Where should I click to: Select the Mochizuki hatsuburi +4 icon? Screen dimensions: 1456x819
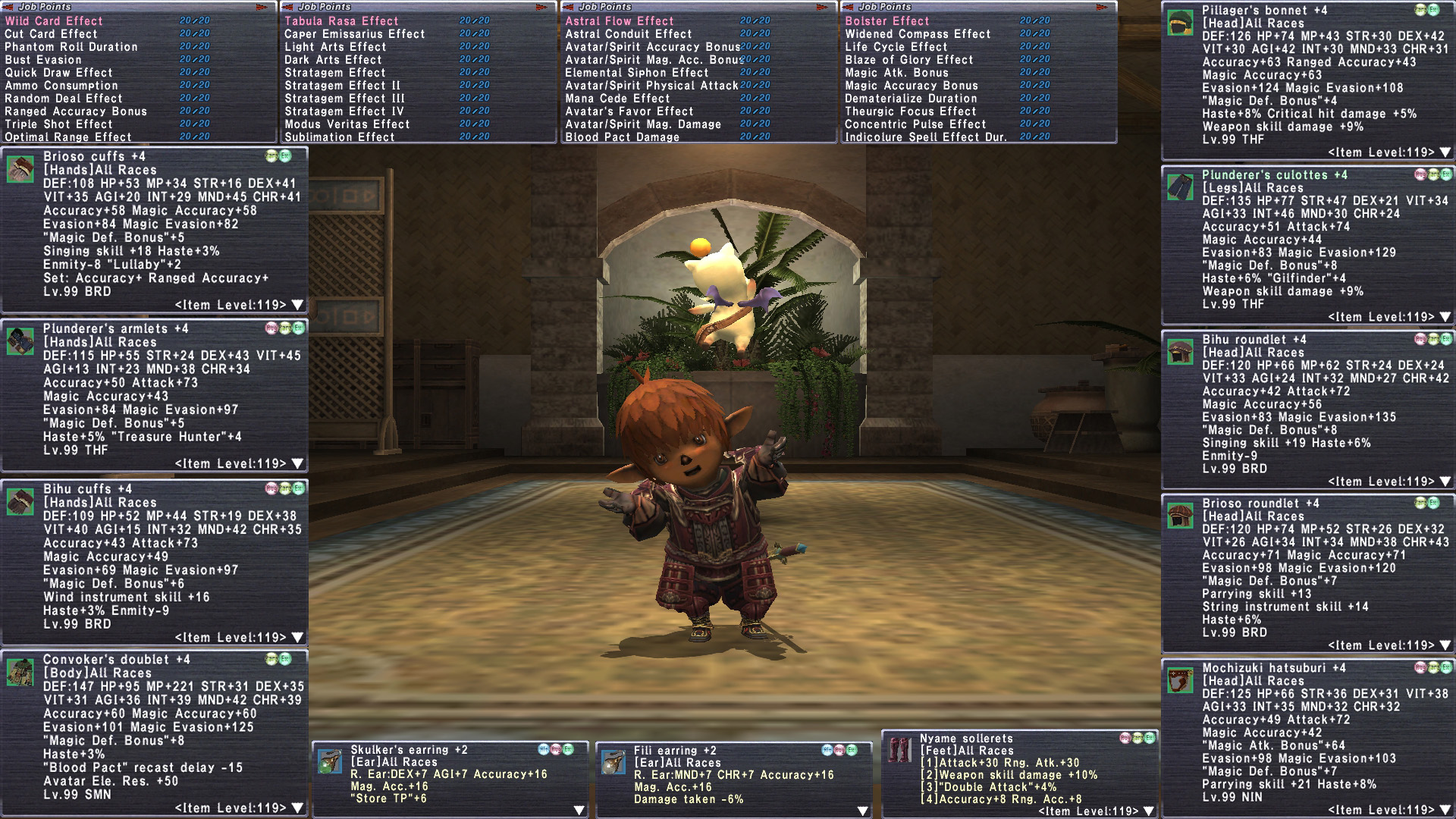[x=1180, y=680]
